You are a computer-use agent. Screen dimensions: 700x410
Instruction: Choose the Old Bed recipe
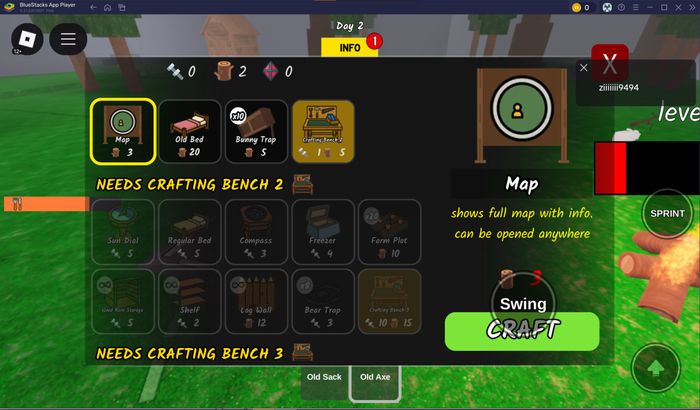[189, 131]
